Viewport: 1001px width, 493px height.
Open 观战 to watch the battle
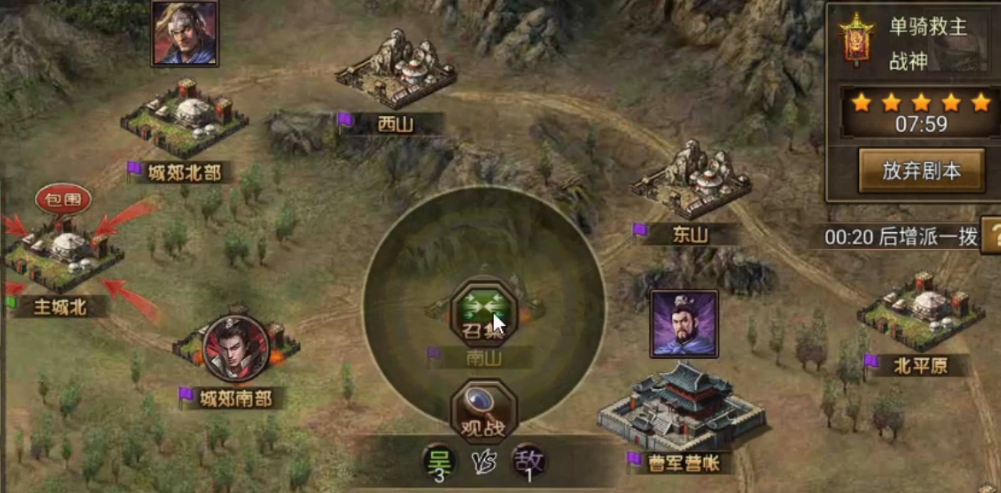point(484,413)
